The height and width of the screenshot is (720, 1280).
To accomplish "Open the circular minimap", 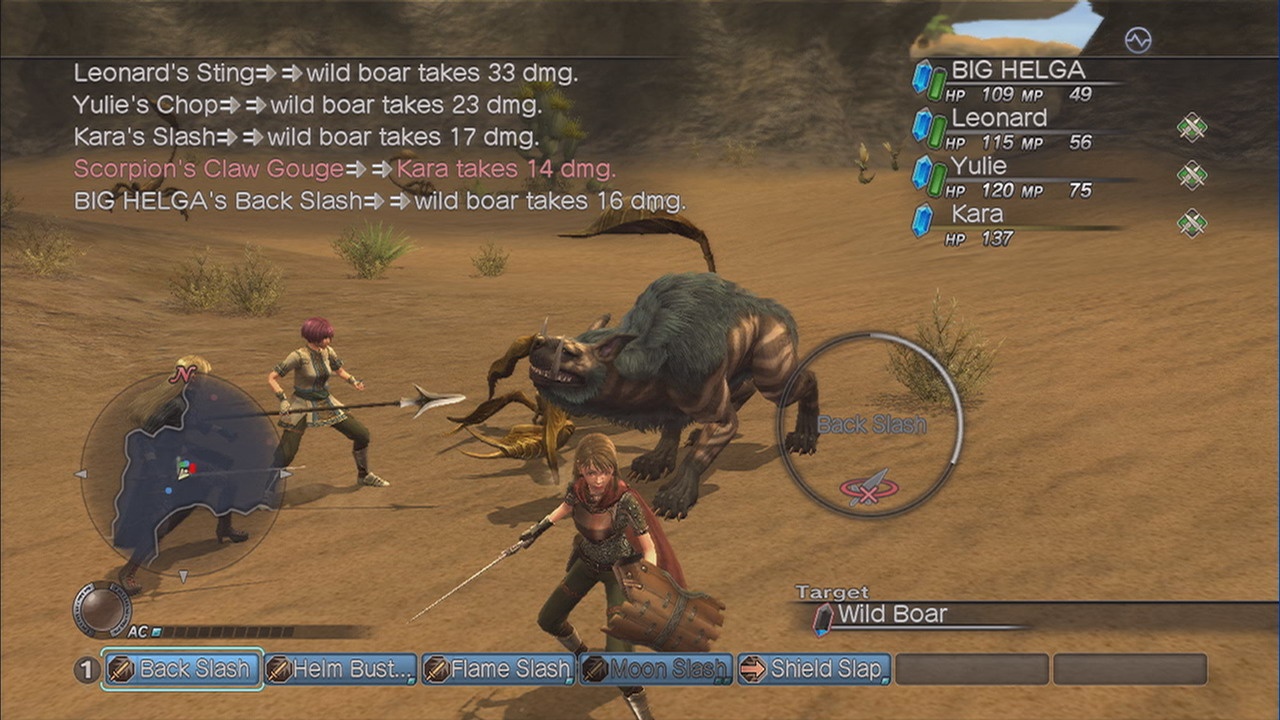I will [182, 474].
